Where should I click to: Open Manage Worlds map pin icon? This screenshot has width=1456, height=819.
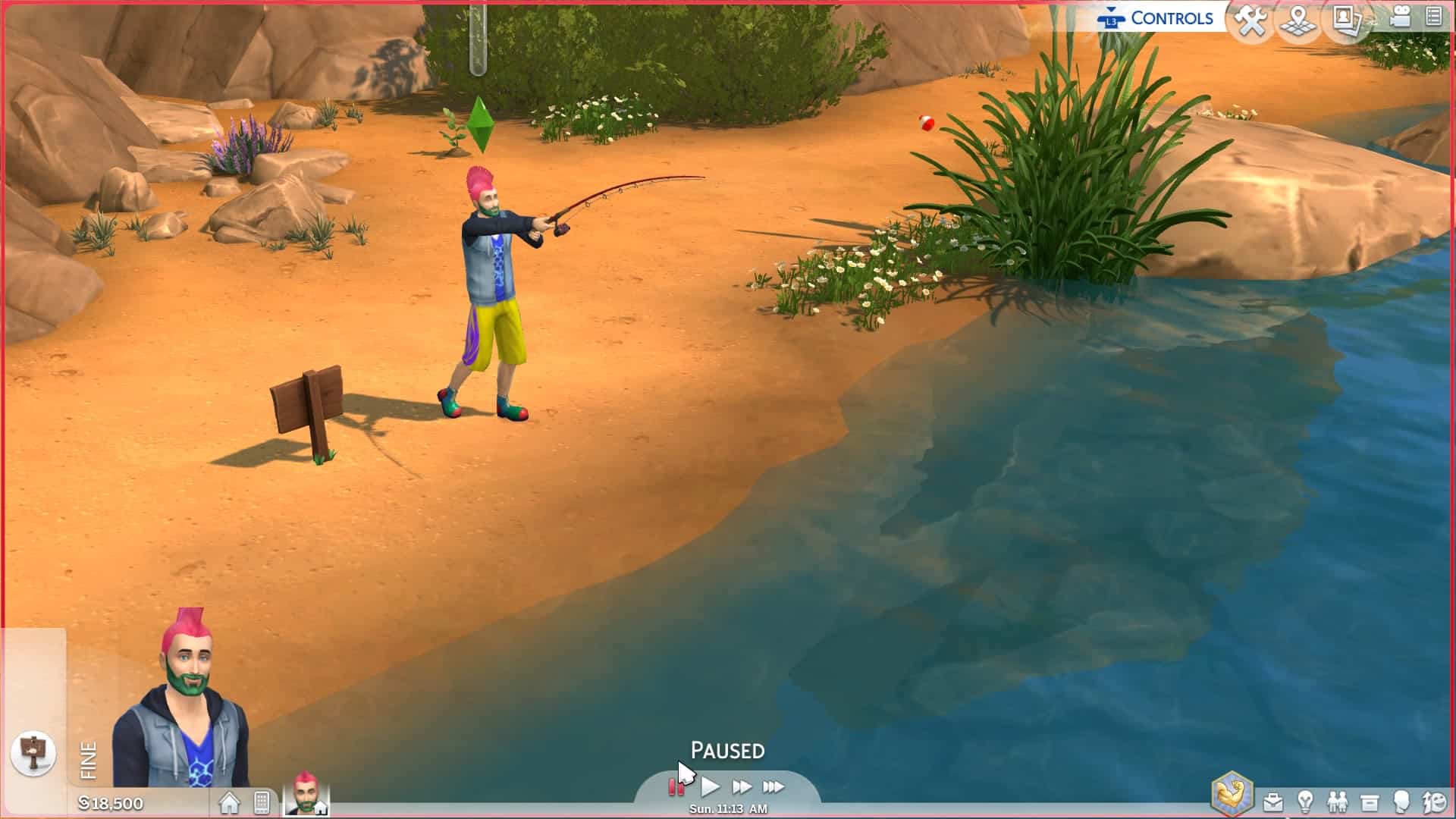coord(1298,20)
